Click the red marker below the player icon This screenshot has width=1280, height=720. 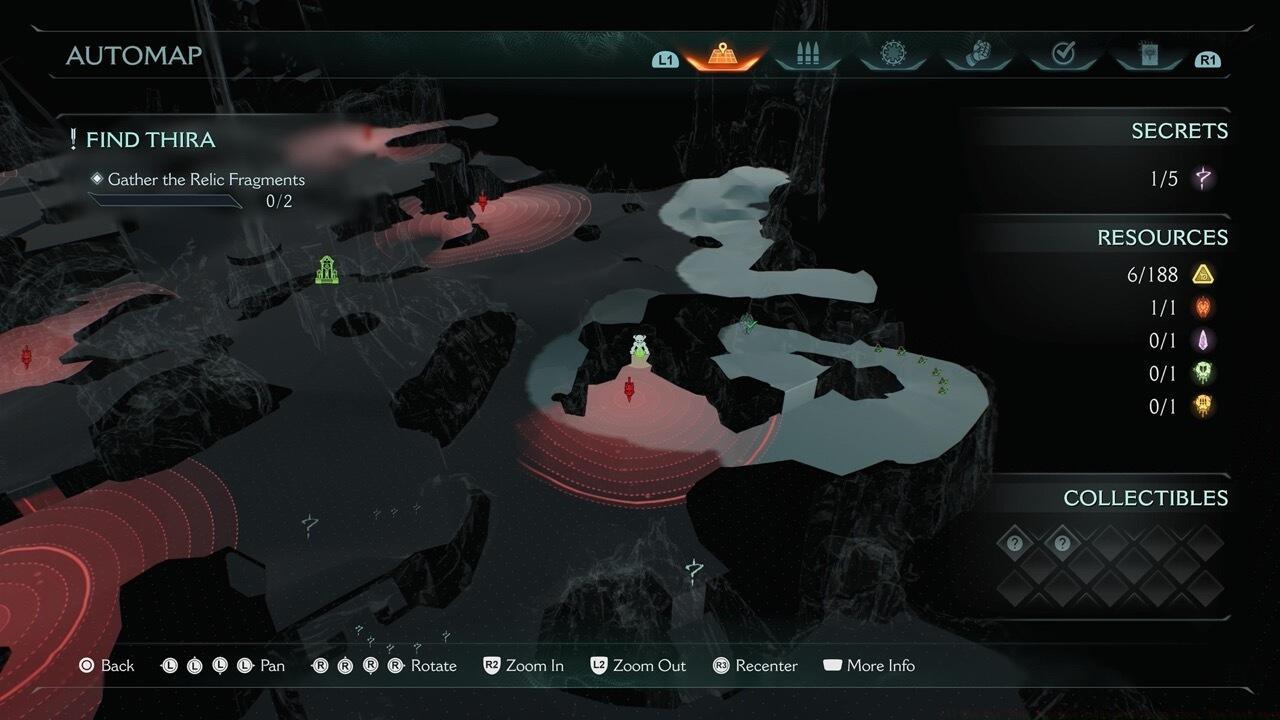(629, 390)
